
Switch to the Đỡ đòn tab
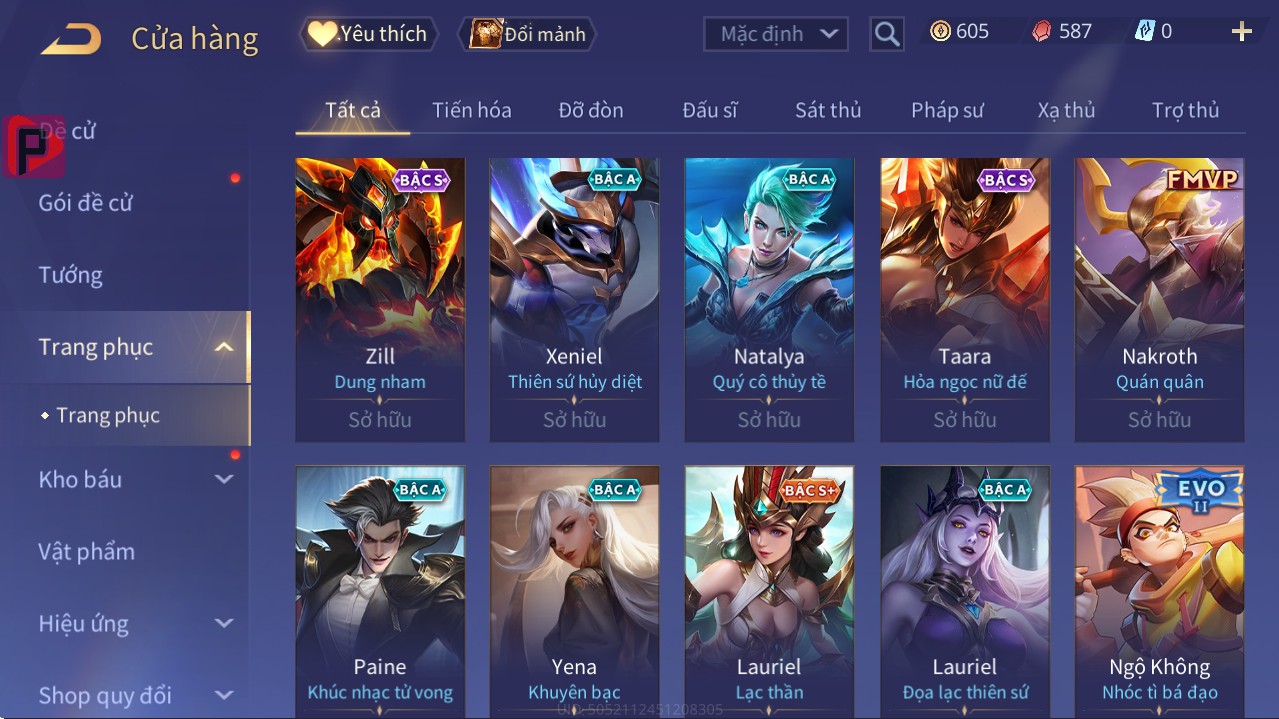tap(590, 110)
